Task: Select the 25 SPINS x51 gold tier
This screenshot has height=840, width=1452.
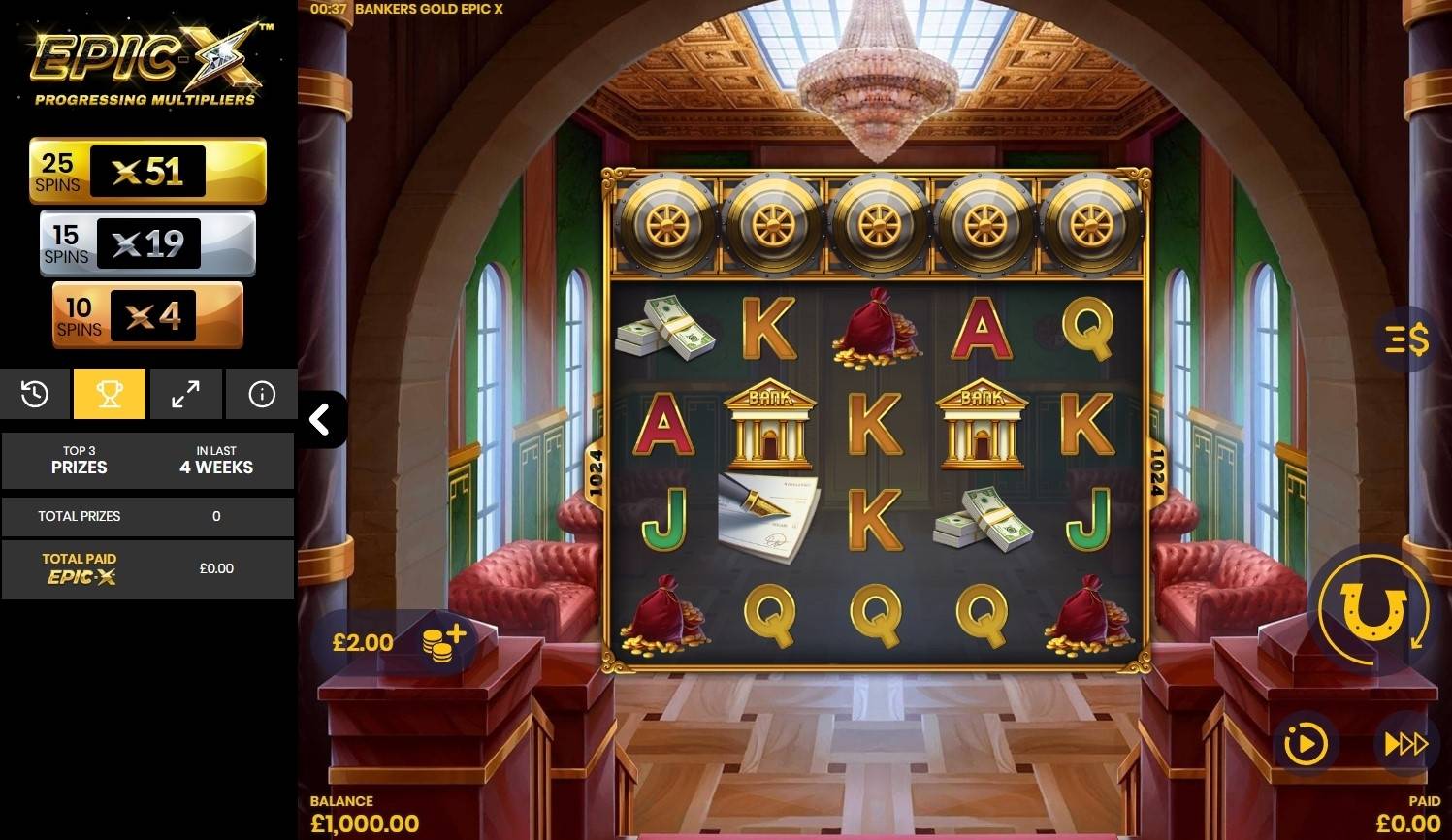Action: point(147,170)
